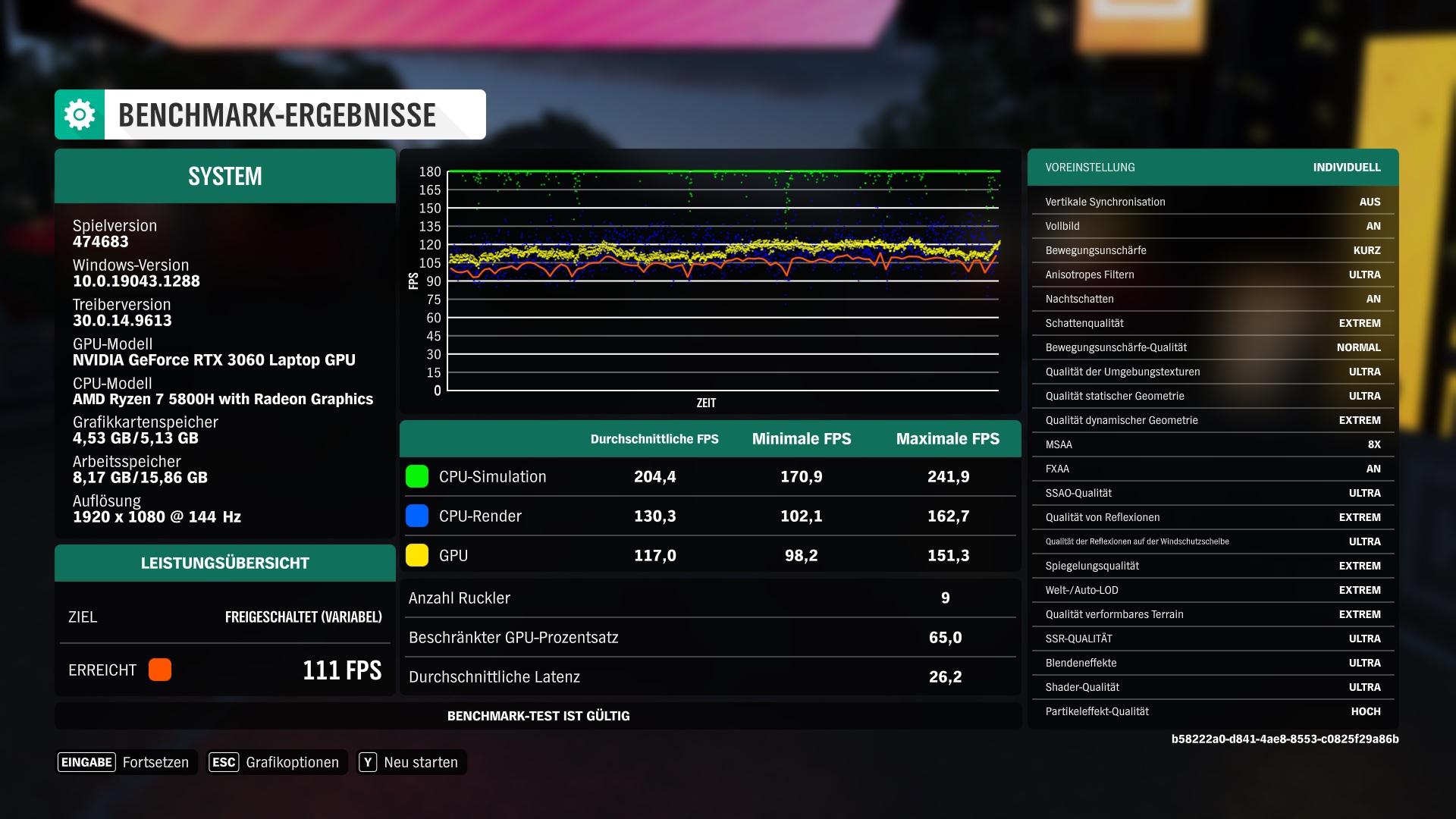The height and width of the screenshot is (819, 1456).
Task: Click the orange ERREICHT indicator square
Action: tap(160, 670)
